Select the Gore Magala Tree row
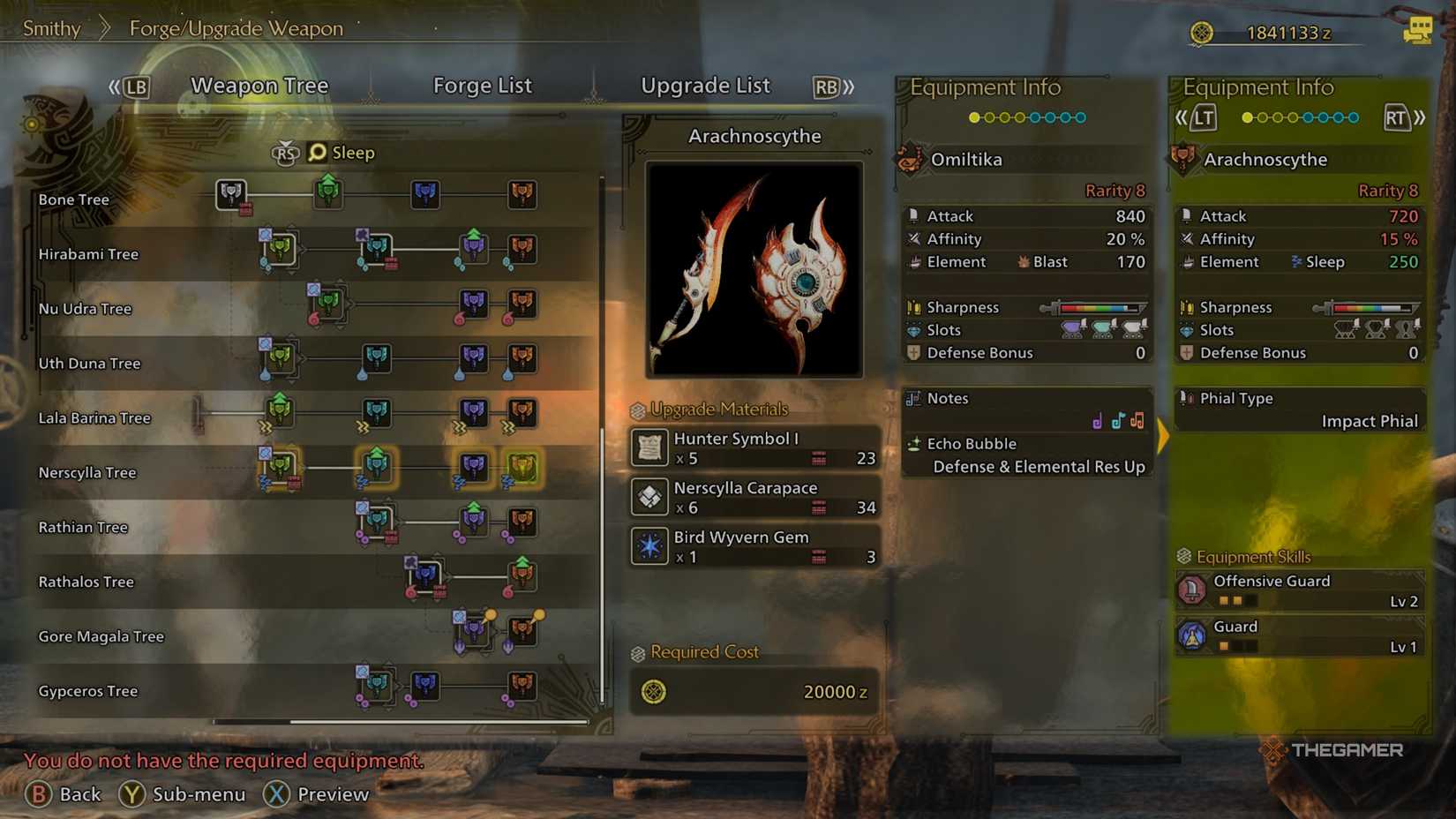The height and width of the screenshot is (819, 1456). [x=101, y=637]
